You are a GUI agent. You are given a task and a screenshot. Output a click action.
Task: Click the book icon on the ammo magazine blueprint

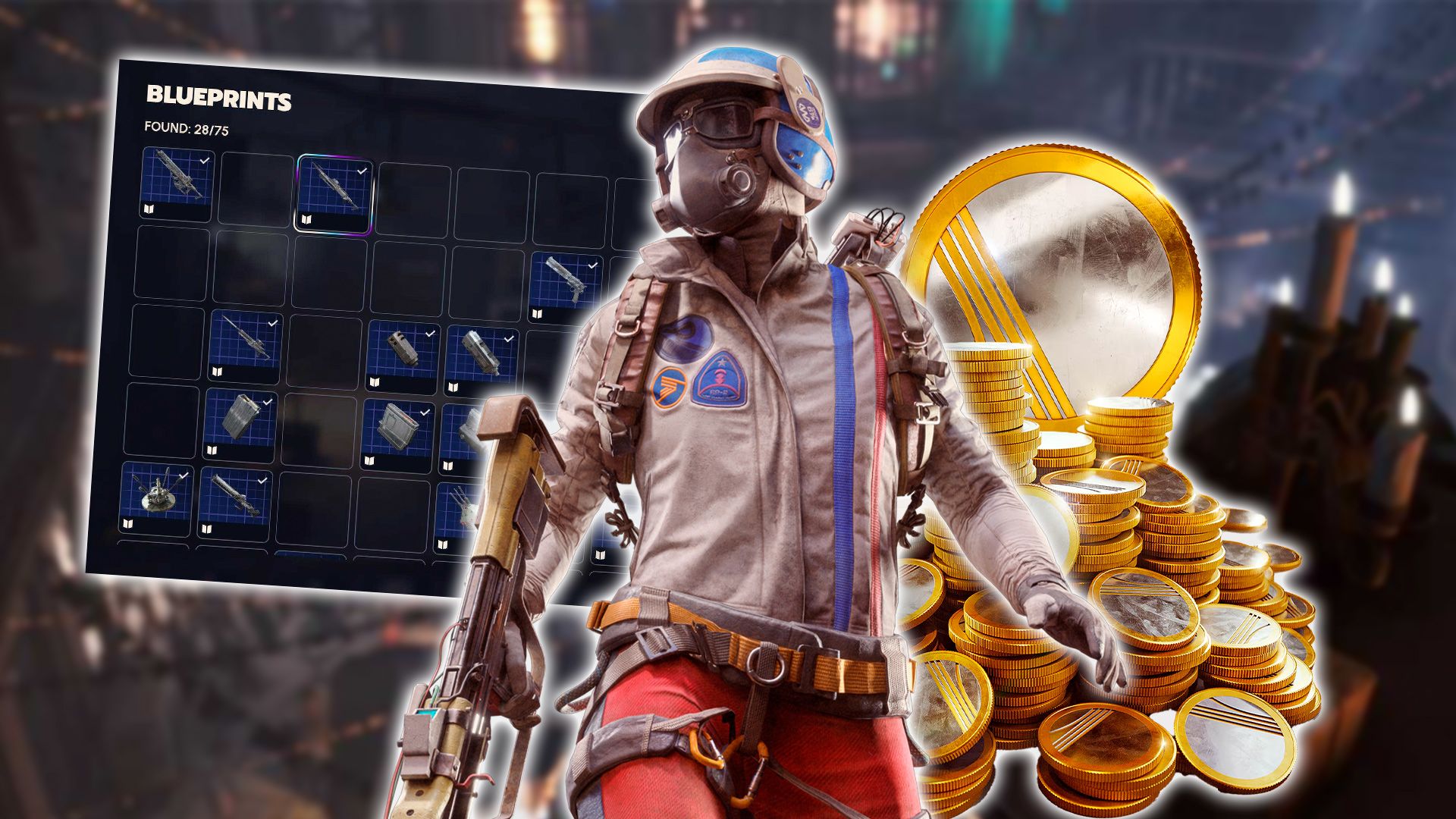coord(212,450)
